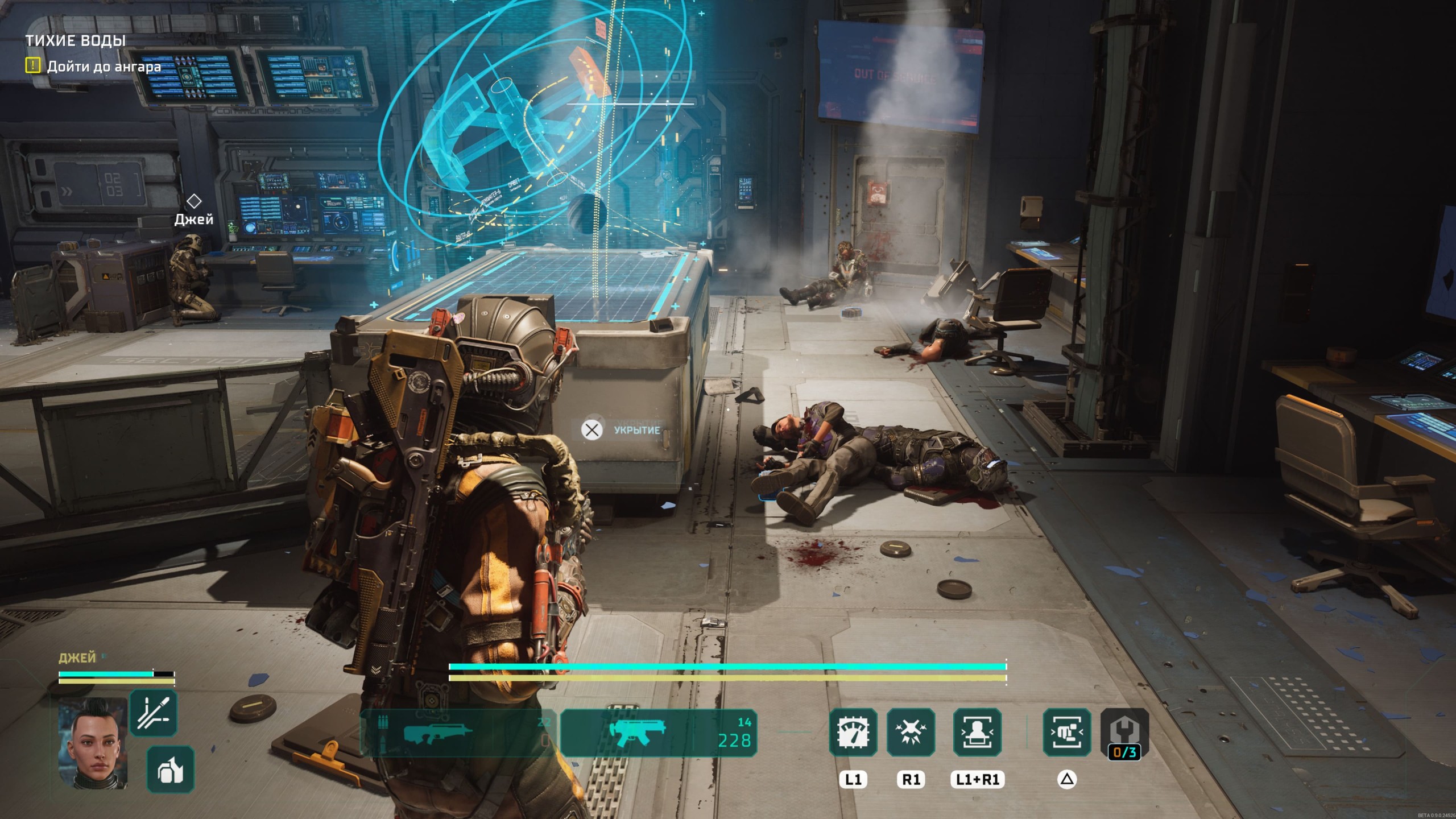Select Jay's character portrait
Screen dimensions: 1456x819
tap(93, 742)
